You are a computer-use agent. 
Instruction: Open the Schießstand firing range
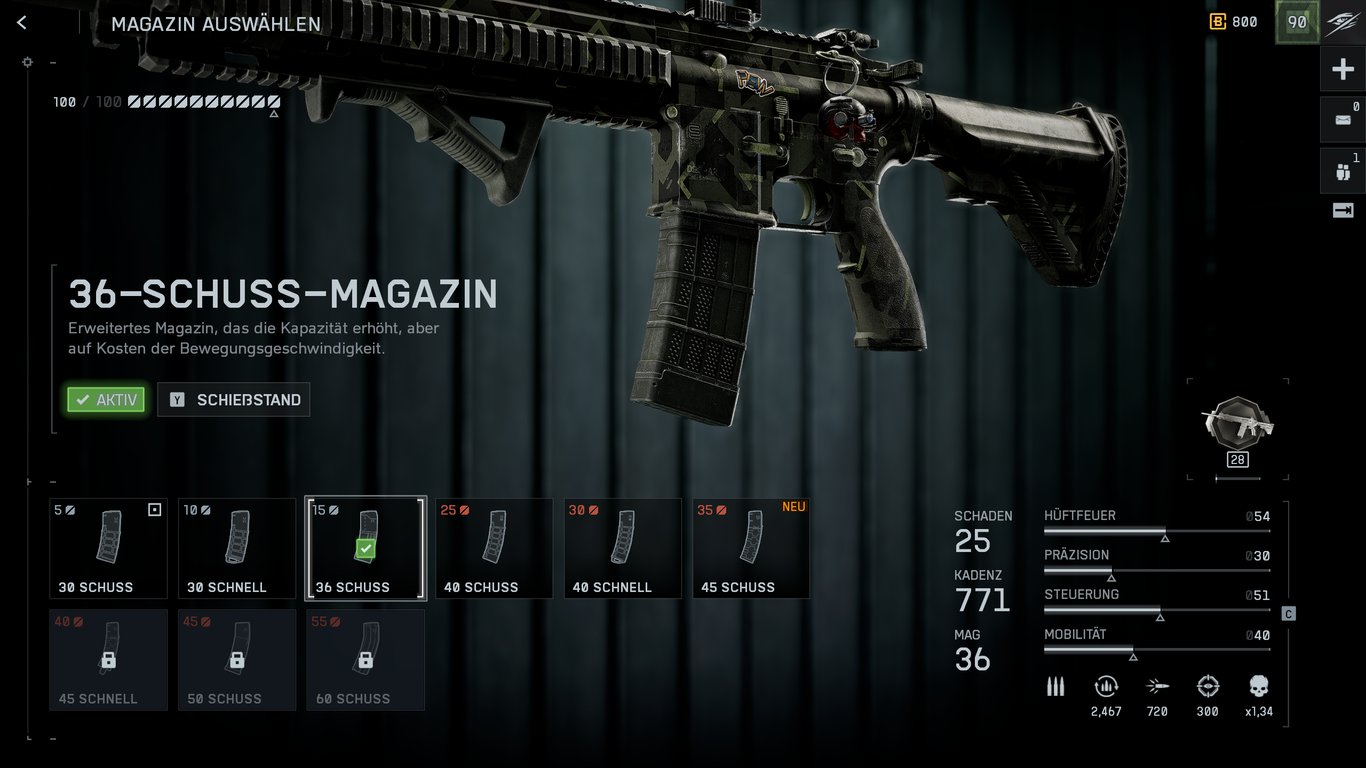click(x=234, y=400)
